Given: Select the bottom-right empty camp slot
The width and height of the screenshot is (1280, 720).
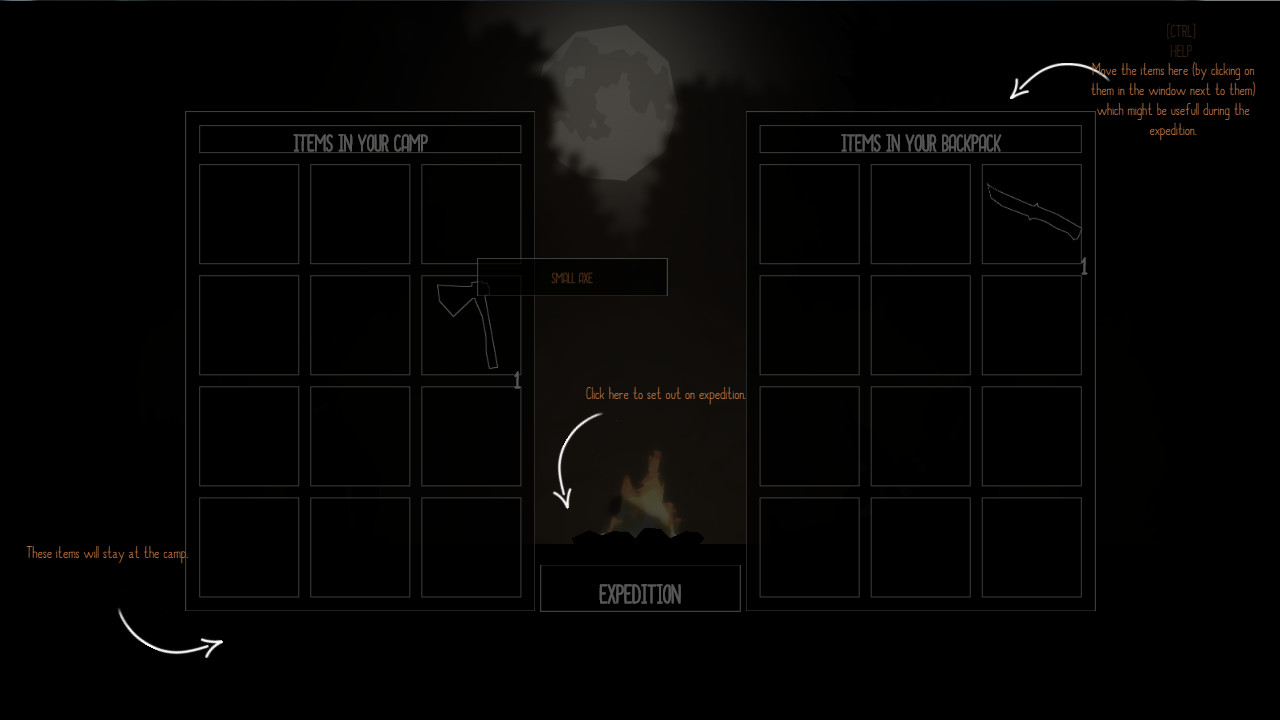Looking at the screenshot, I should (x=470, y=547).
